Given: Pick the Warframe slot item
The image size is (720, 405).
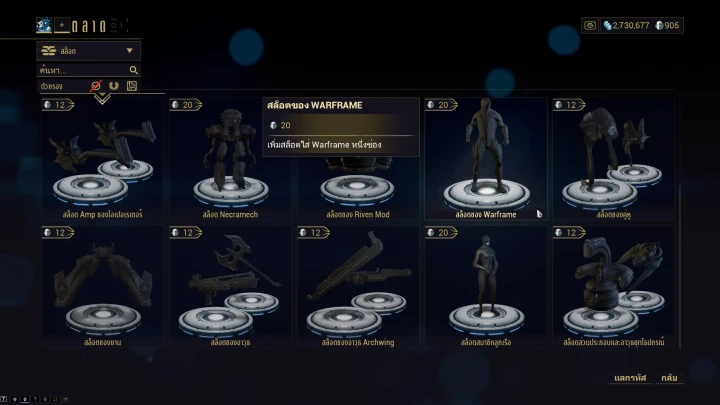Looking at the screenshot, I should tap(486, 160).
